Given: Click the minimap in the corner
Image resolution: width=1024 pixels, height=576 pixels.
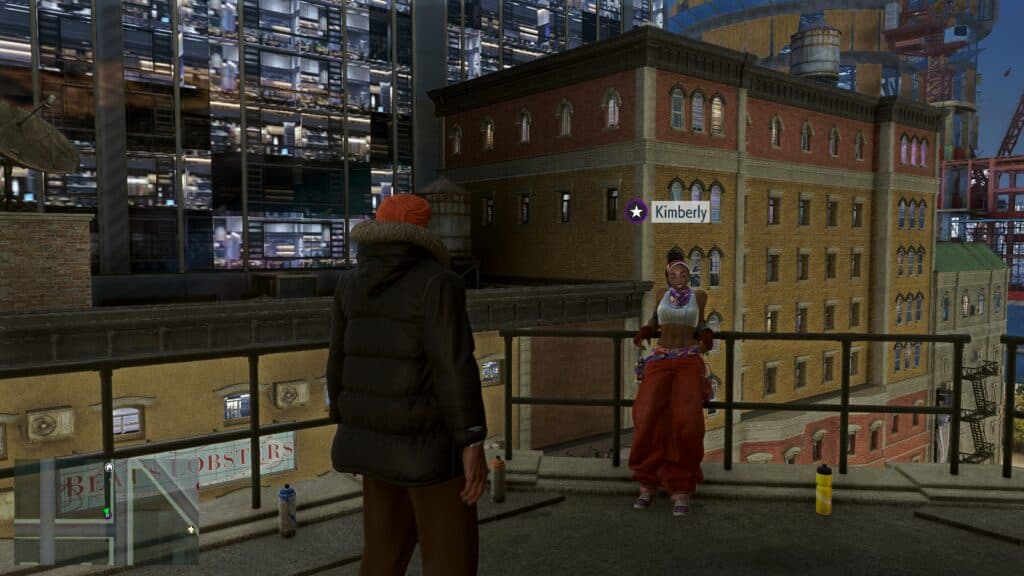Looking at the screenshot, I should 106,509.
